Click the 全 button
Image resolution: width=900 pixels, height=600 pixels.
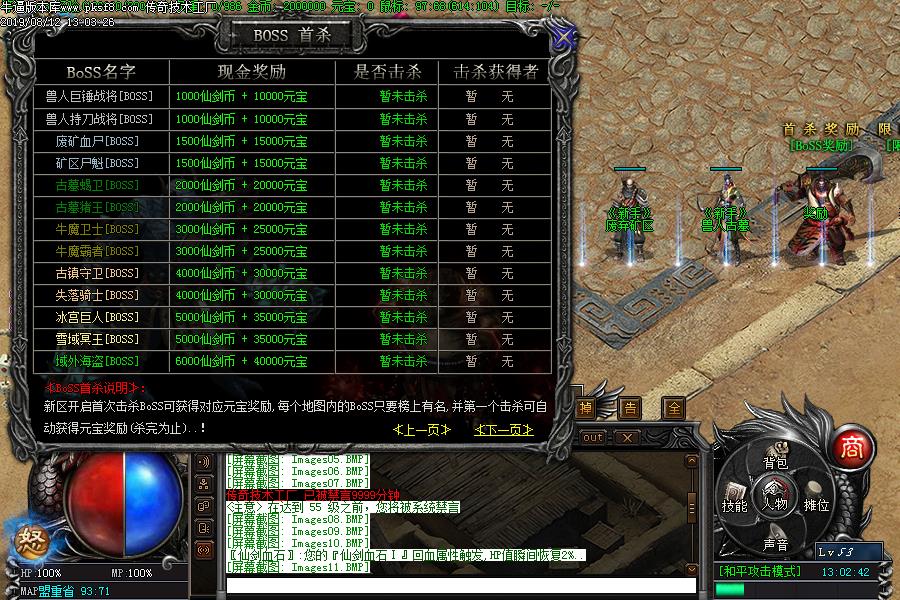click(674, 408)
